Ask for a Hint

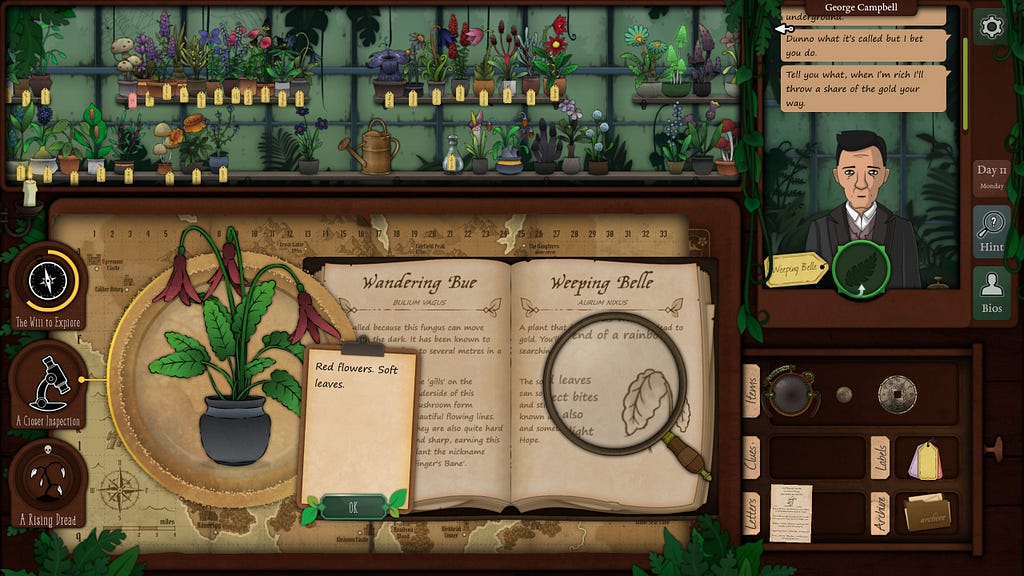click(991, 232)
